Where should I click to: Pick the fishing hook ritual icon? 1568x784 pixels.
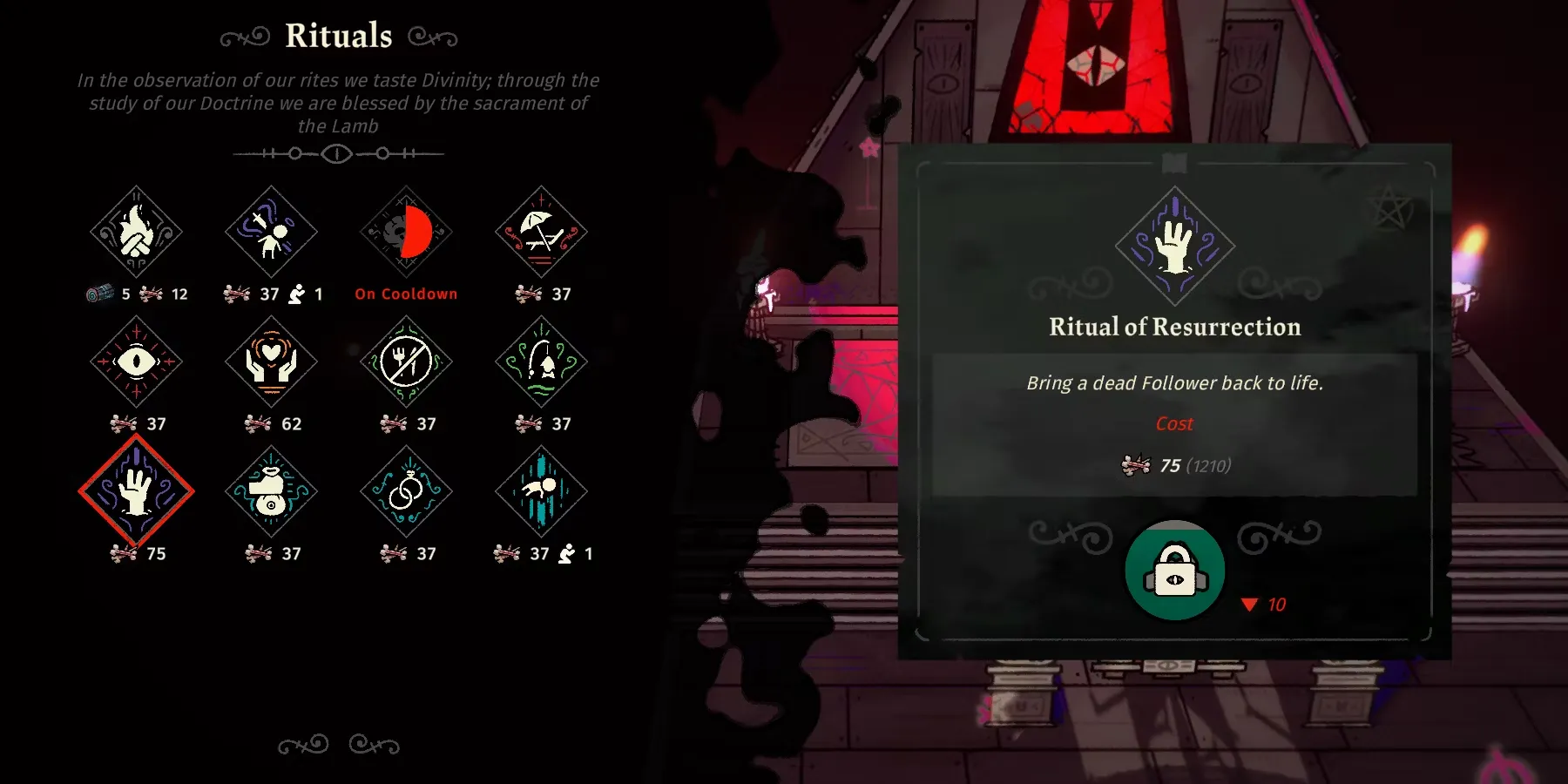pos(541,362)
